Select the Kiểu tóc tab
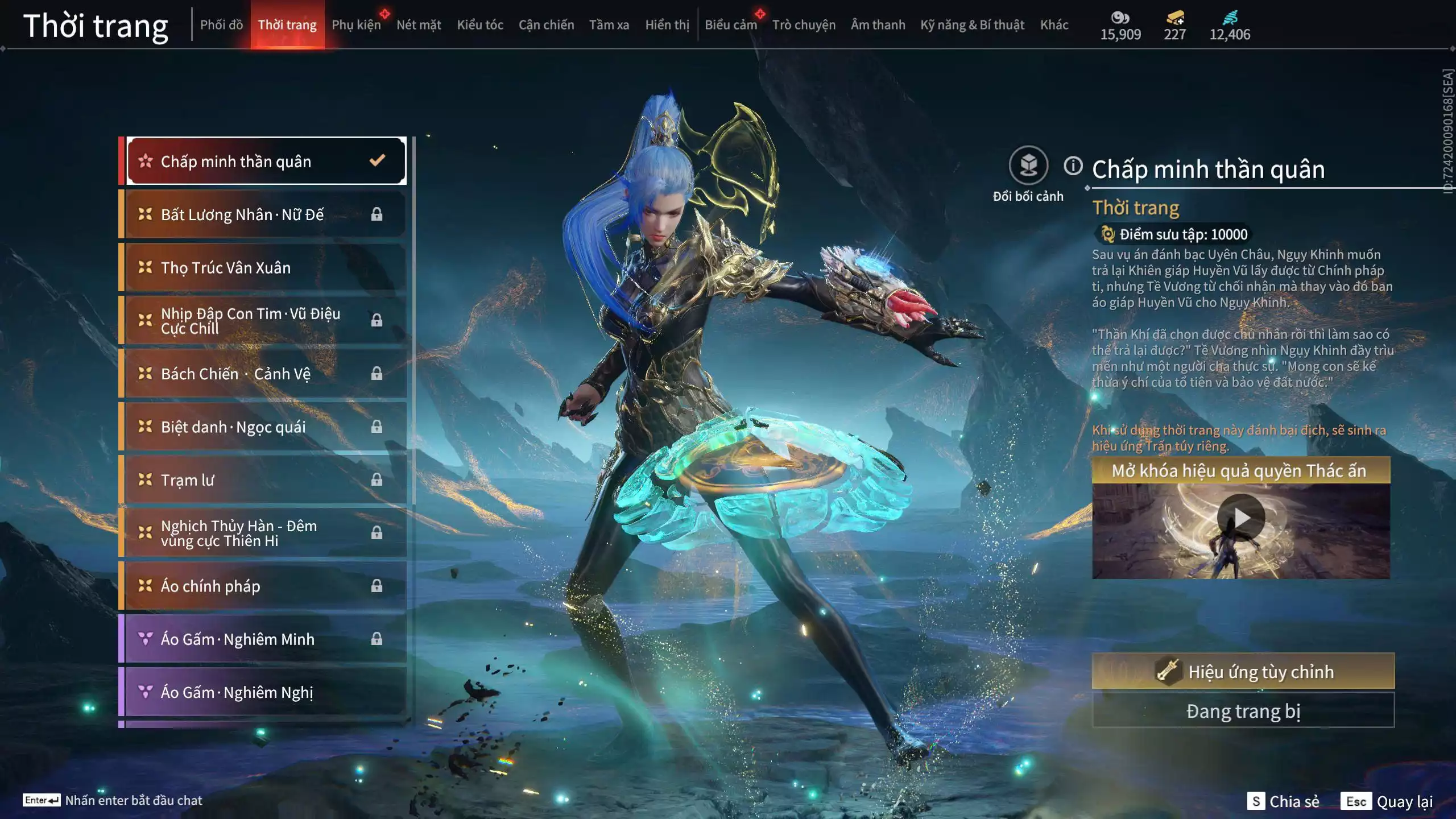This screenshot has width=1456, height=819. [x=479, y=25]
